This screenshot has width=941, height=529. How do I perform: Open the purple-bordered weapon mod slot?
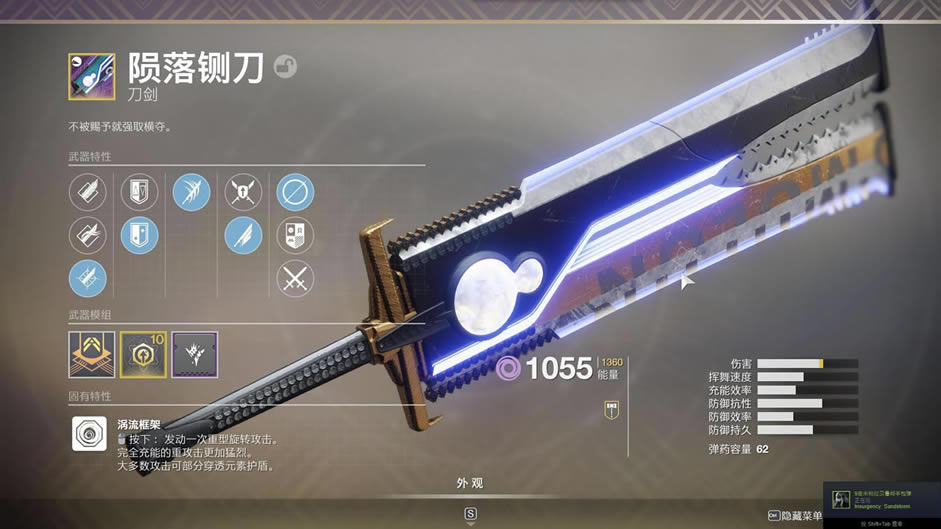(194, 354)
